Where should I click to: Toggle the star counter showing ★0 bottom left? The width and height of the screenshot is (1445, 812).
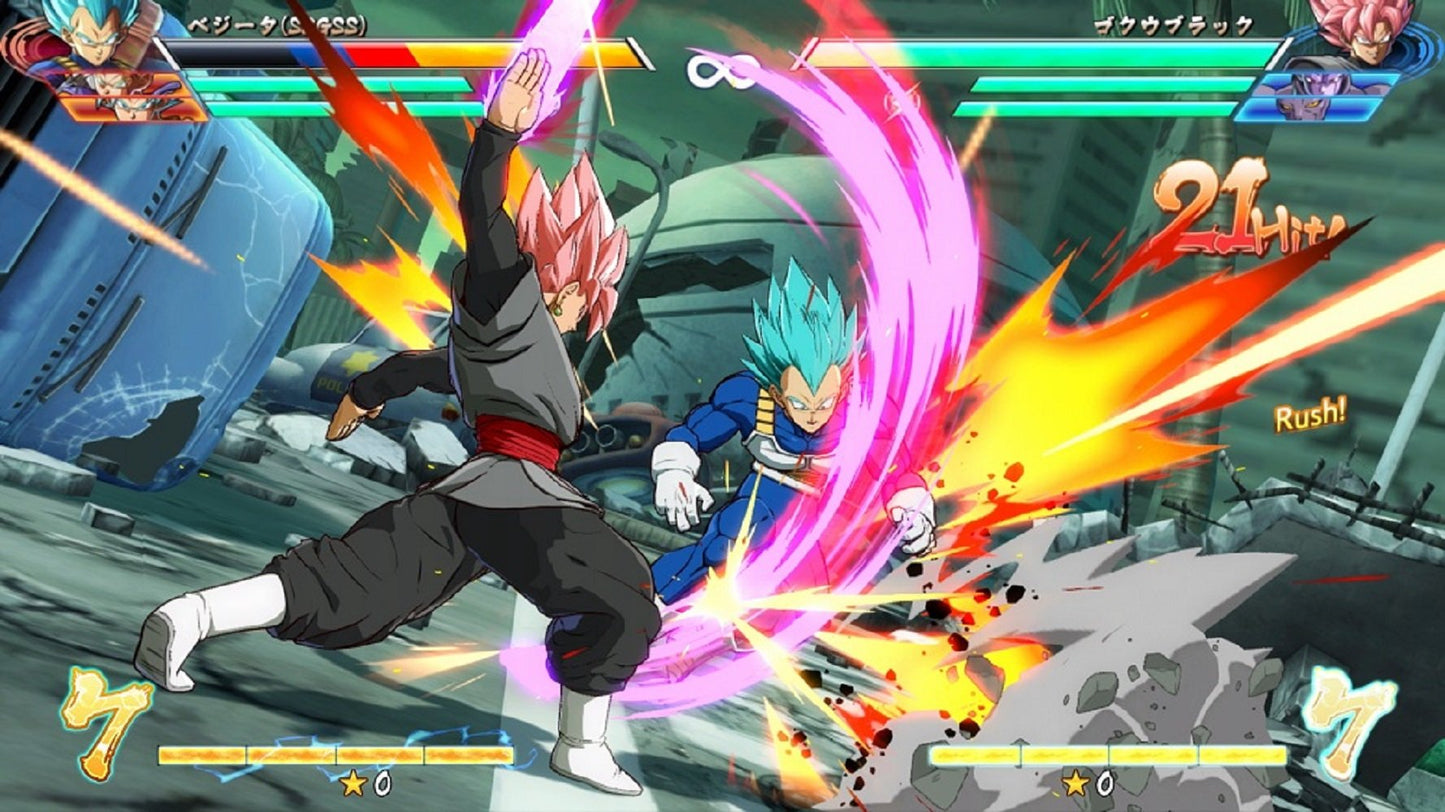(x=355, y=785)
